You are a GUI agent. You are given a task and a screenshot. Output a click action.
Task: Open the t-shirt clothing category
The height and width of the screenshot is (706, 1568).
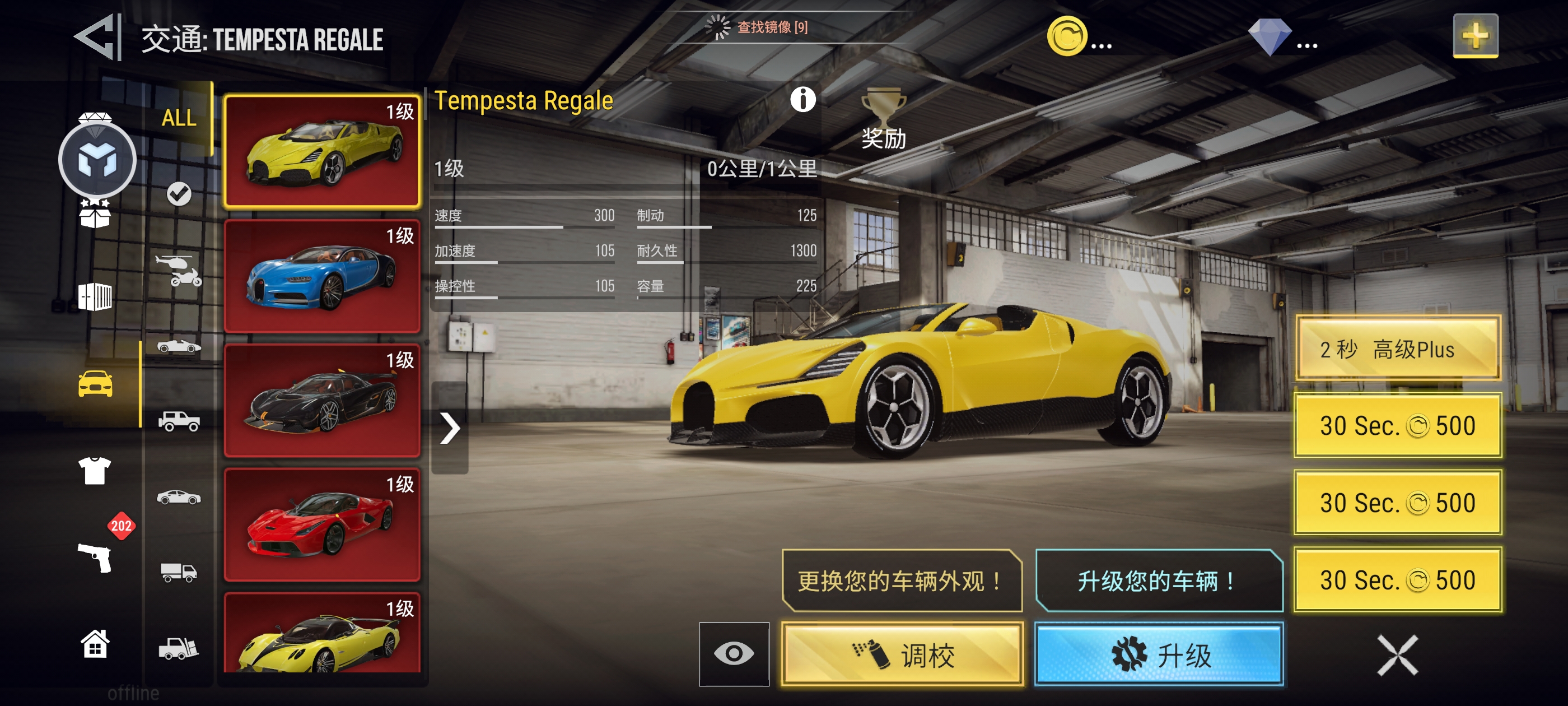pyautogui.click(x=95, y=470)
